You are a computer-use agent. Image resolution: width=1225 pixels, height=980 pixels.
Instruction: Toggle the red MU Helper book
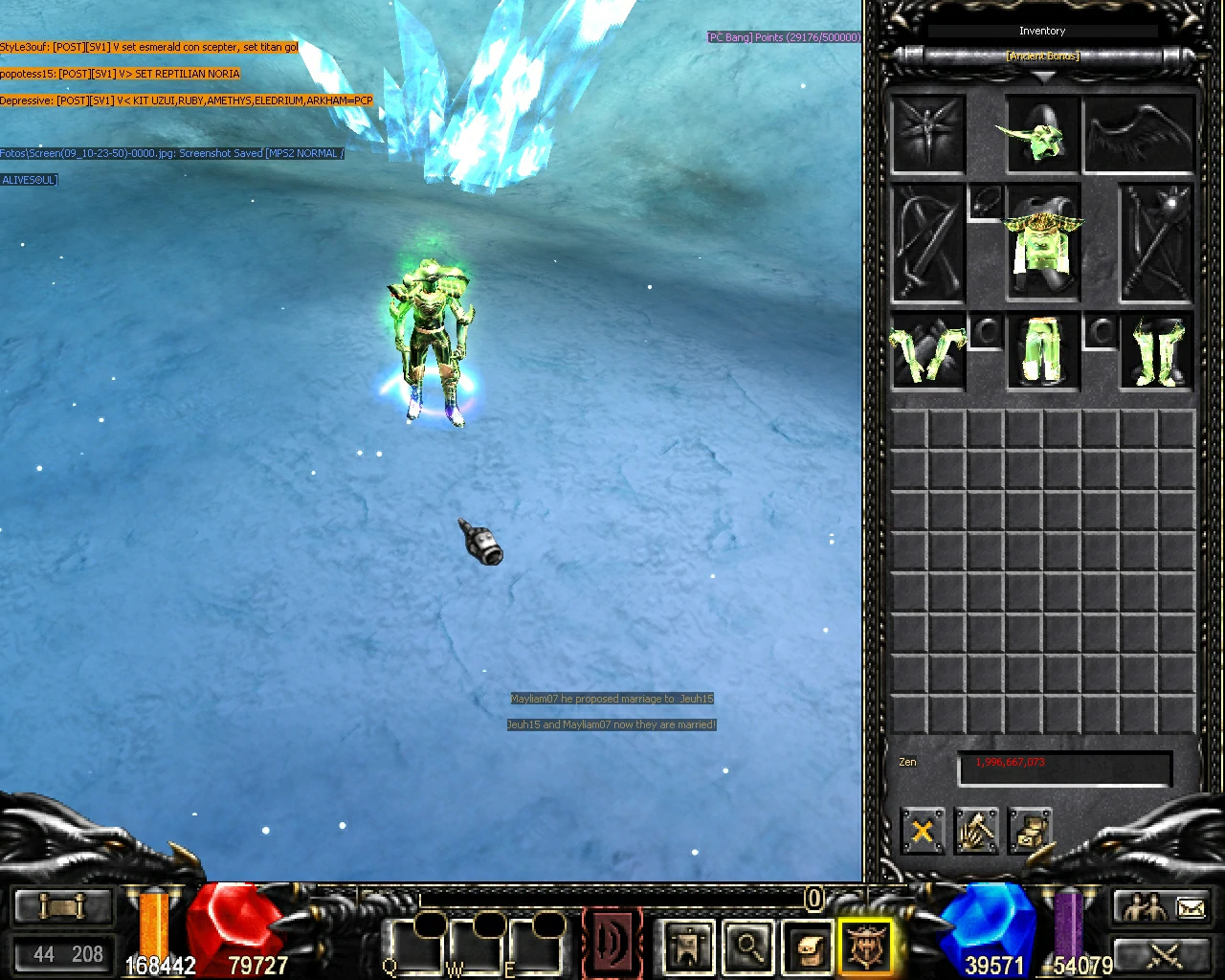tap(612, 943)
